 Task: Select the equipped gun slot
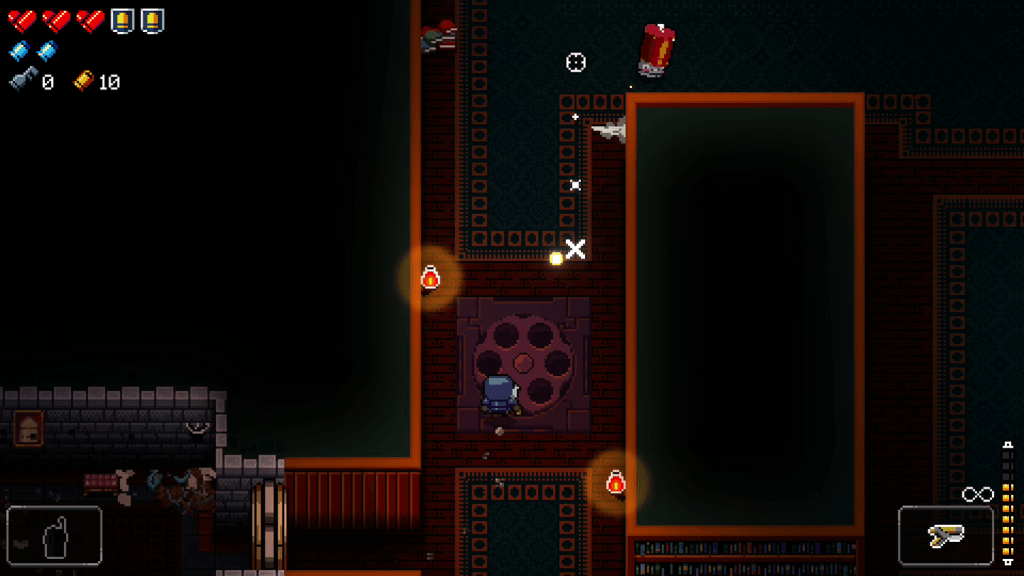(945, 537)
